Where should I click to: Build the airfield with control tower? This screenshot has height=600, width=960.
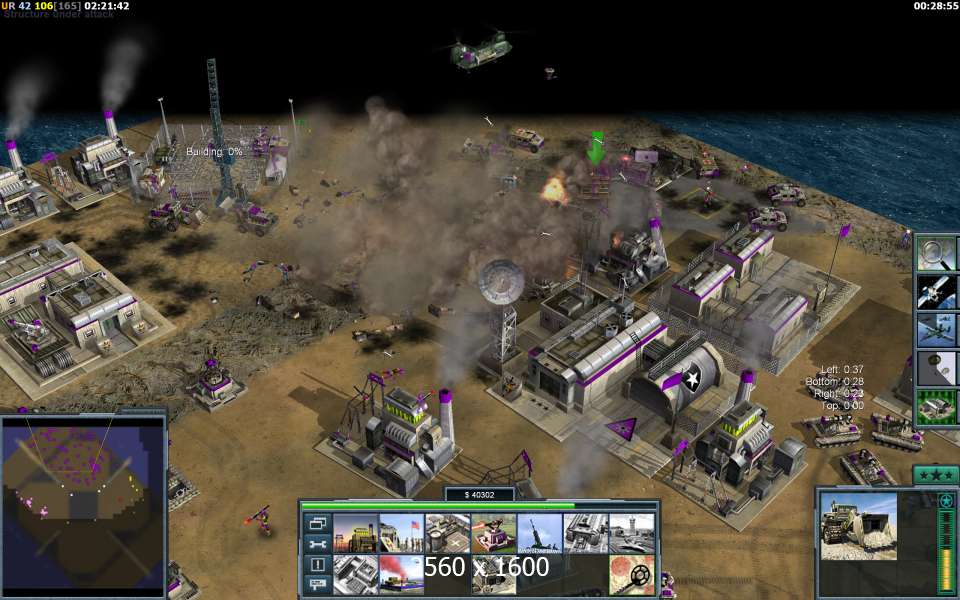coord(631,533)
